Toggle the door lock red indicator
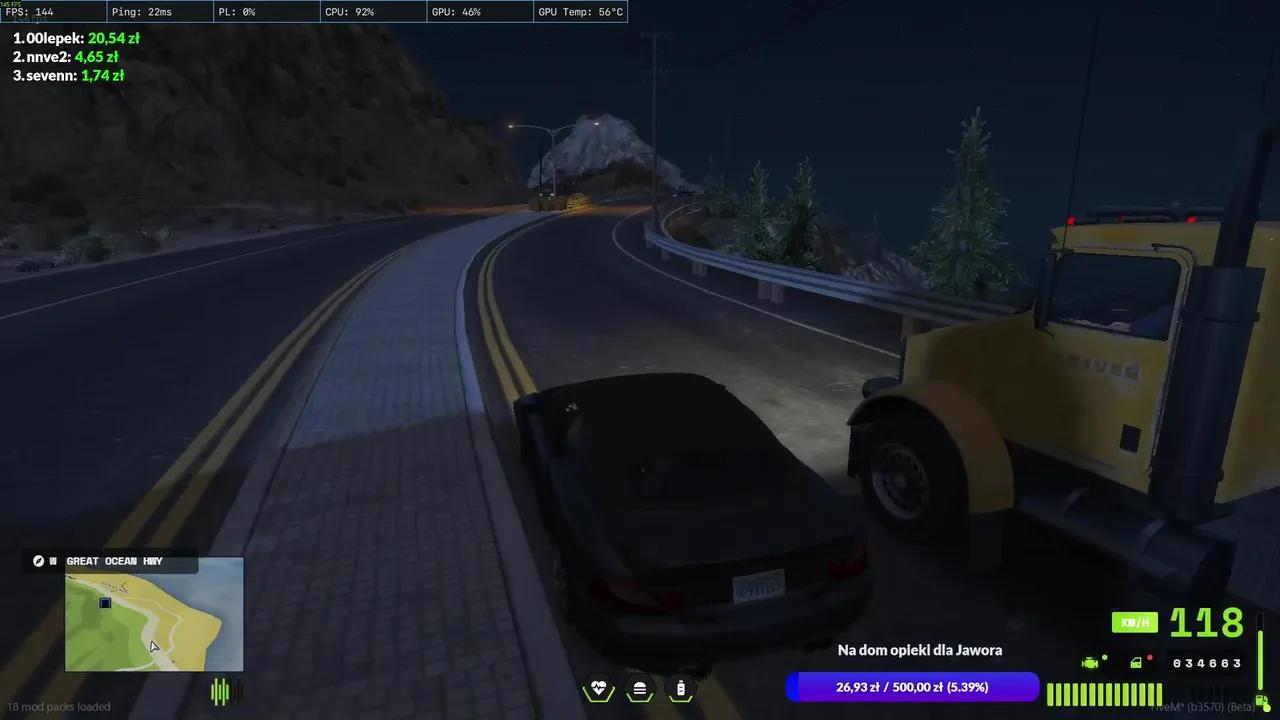This screenshot has height=720, width=1280. point(1150,657)
